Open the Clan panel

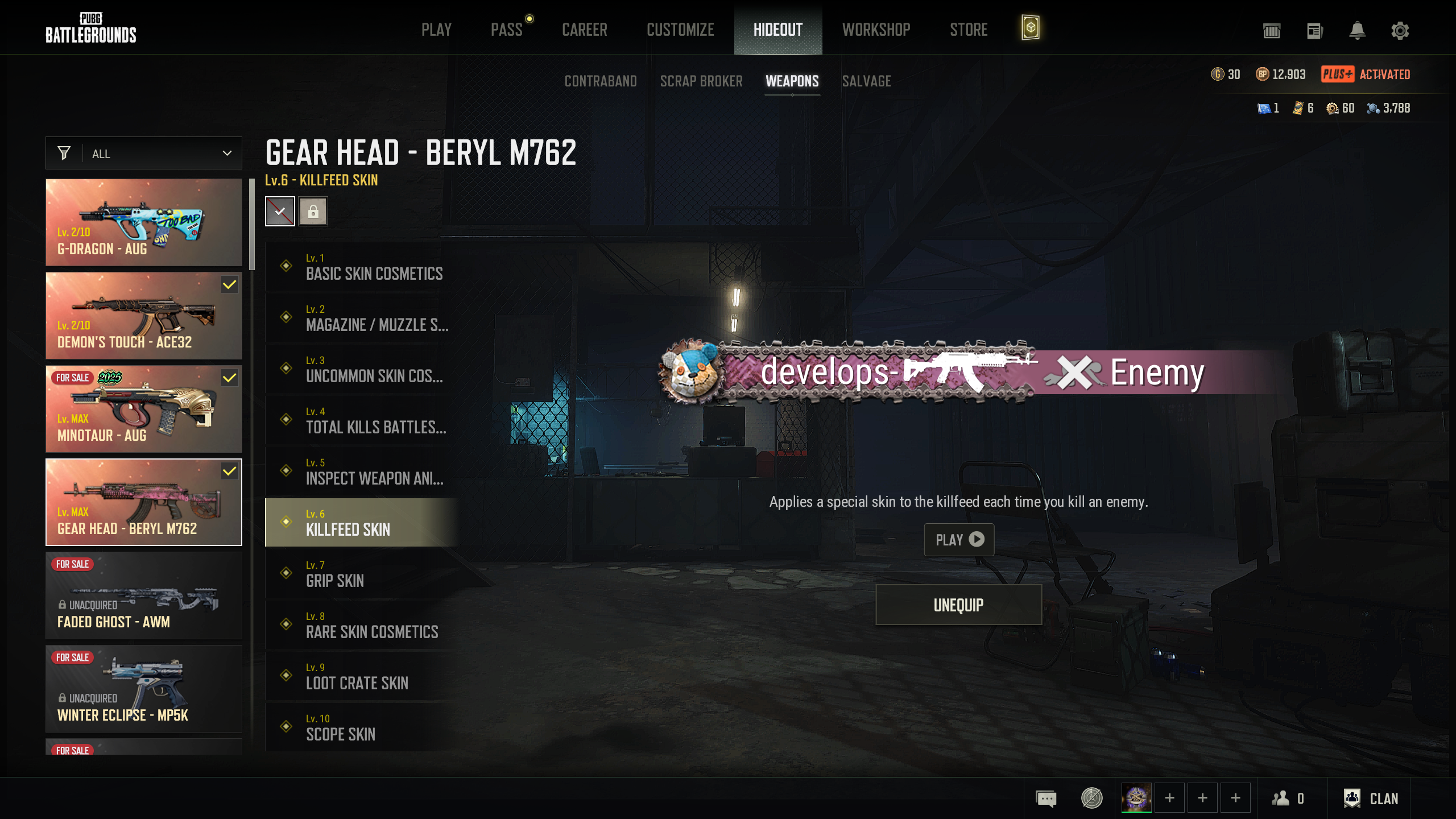coord(1371,799)
